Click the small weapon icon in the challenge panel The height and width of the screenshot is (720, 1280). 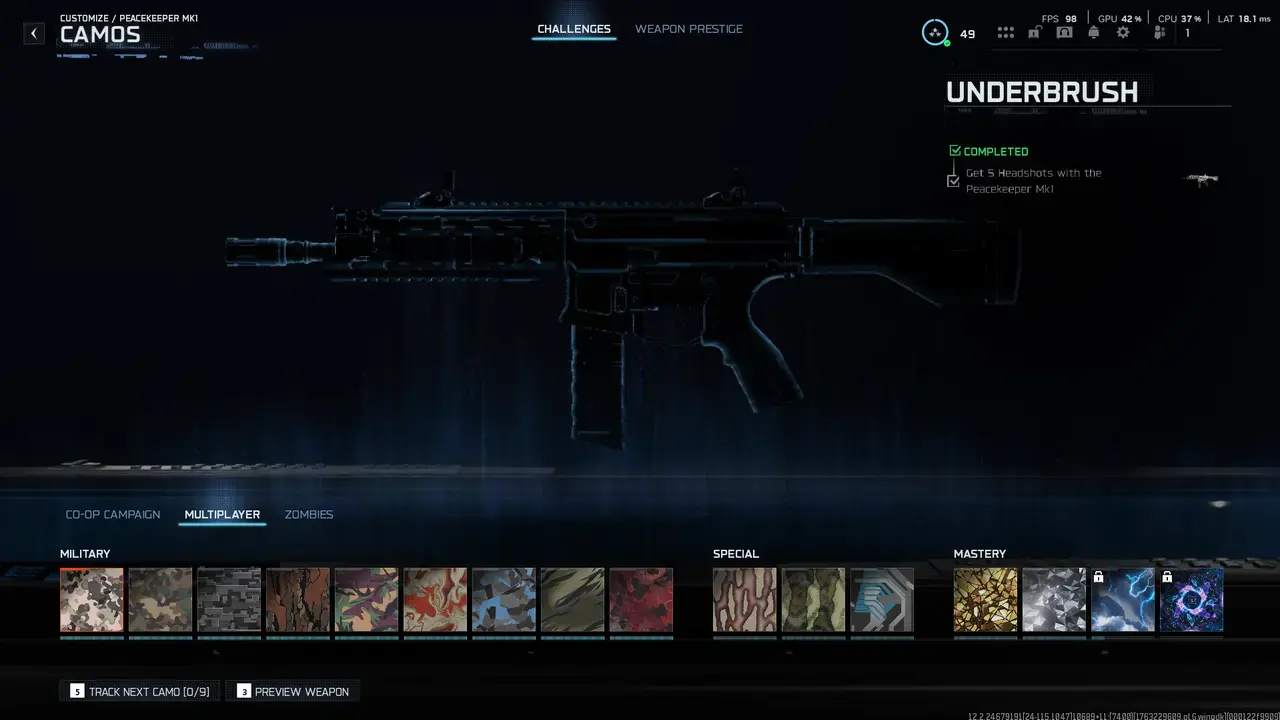[x=1201, y=179]
